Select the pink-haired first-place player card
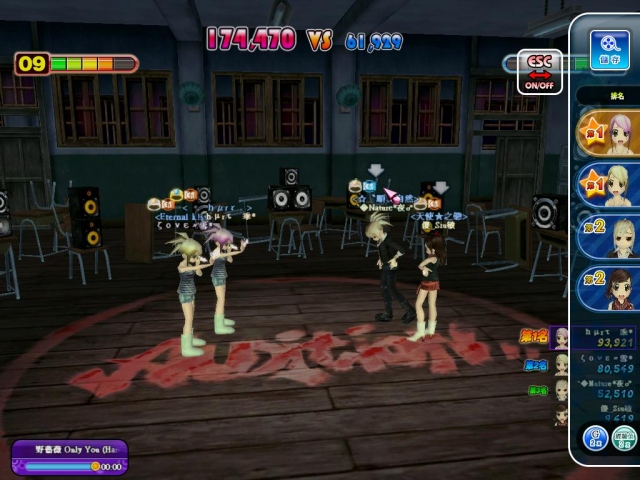640x480 pixels. 609,133
